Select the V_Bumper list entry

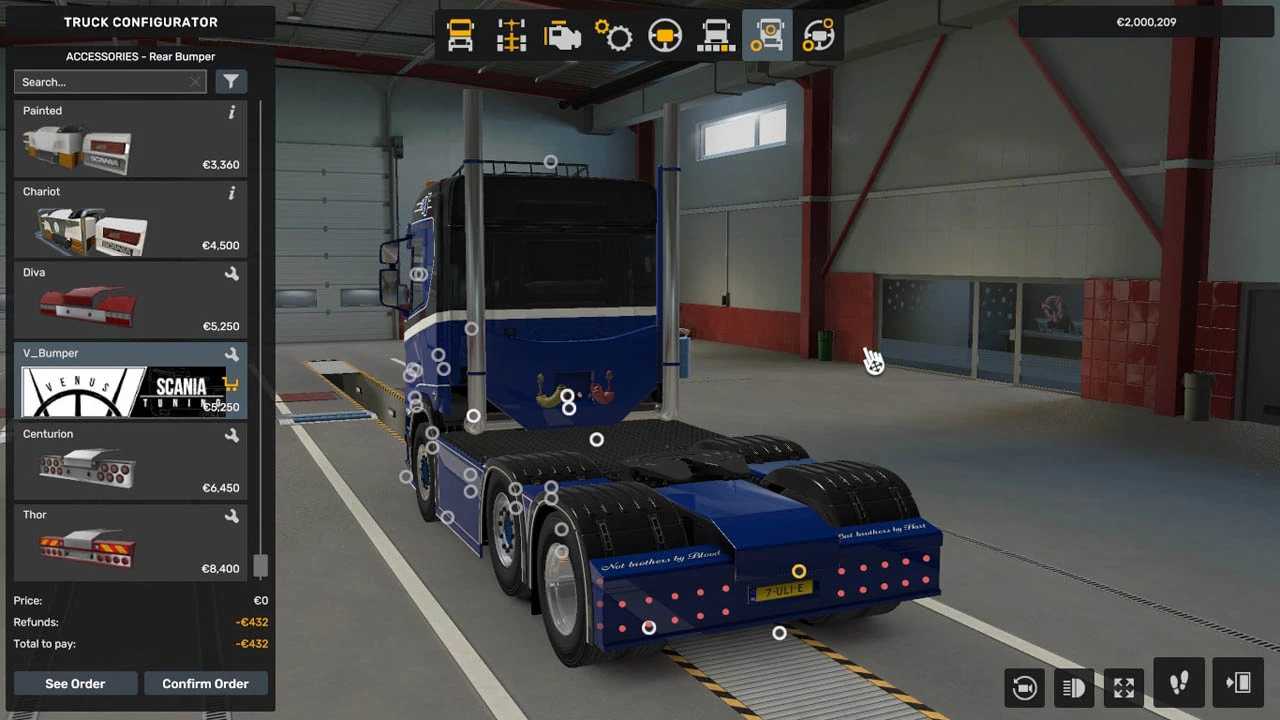tap(130, 381)
